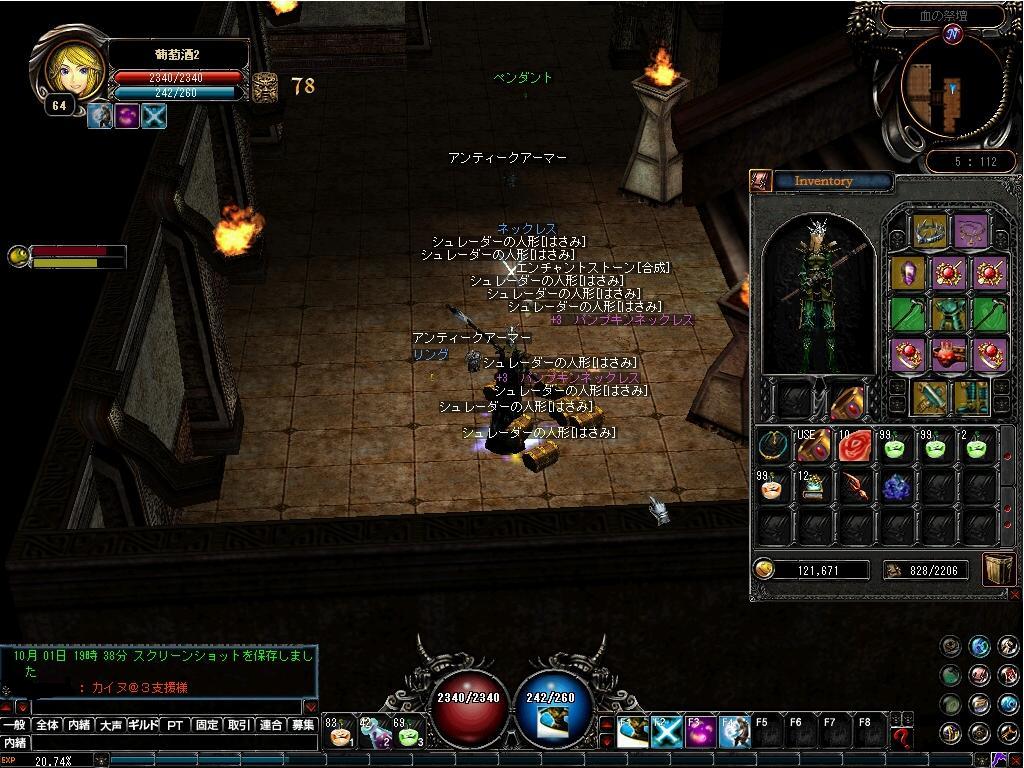The width and height of the screenshot is (1024, 768).
Task: Select the treasure chest item marked USE
Action: 813,446
